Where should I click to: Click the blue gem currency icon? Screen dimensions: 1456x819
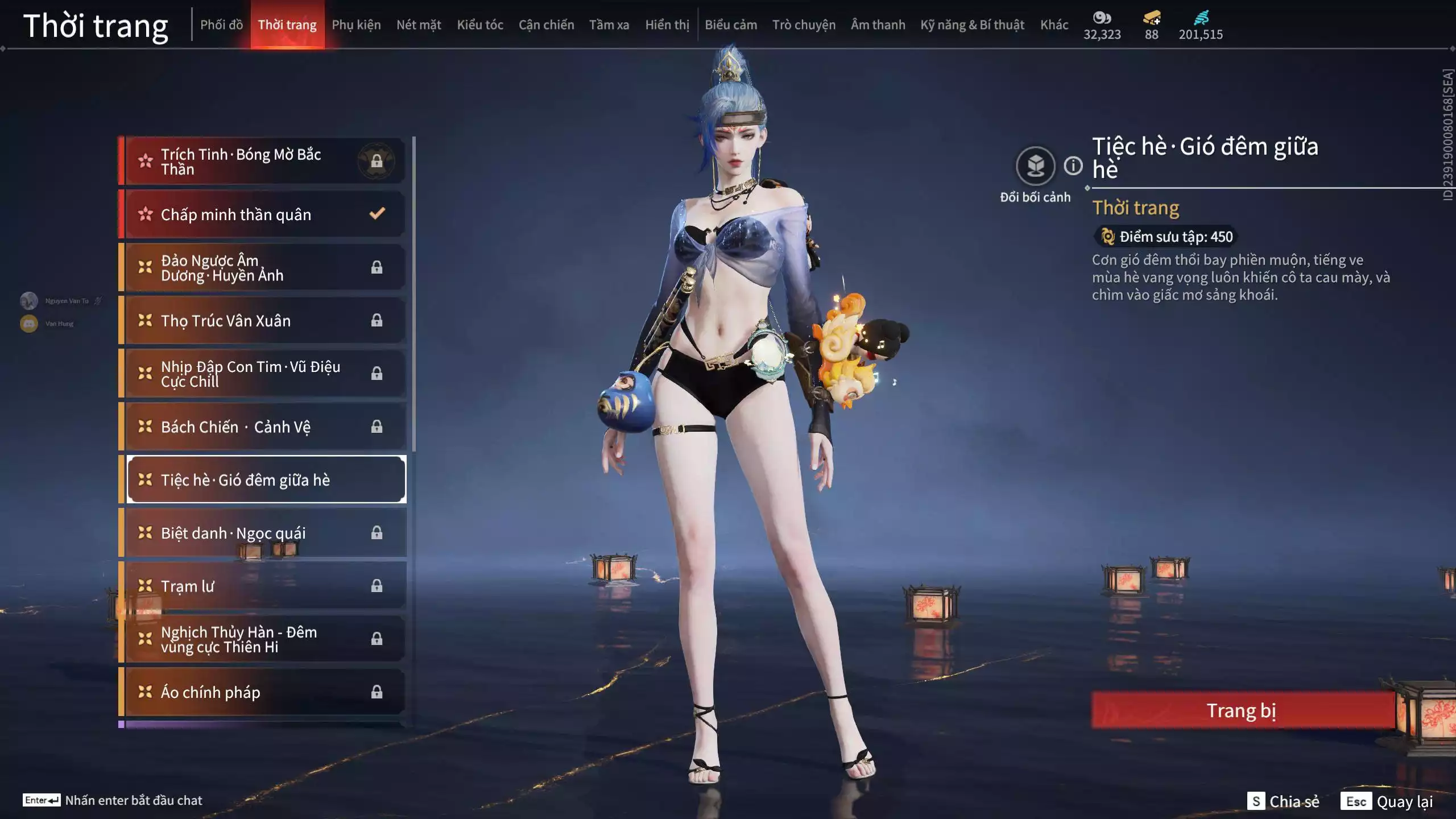(1102, 17)
